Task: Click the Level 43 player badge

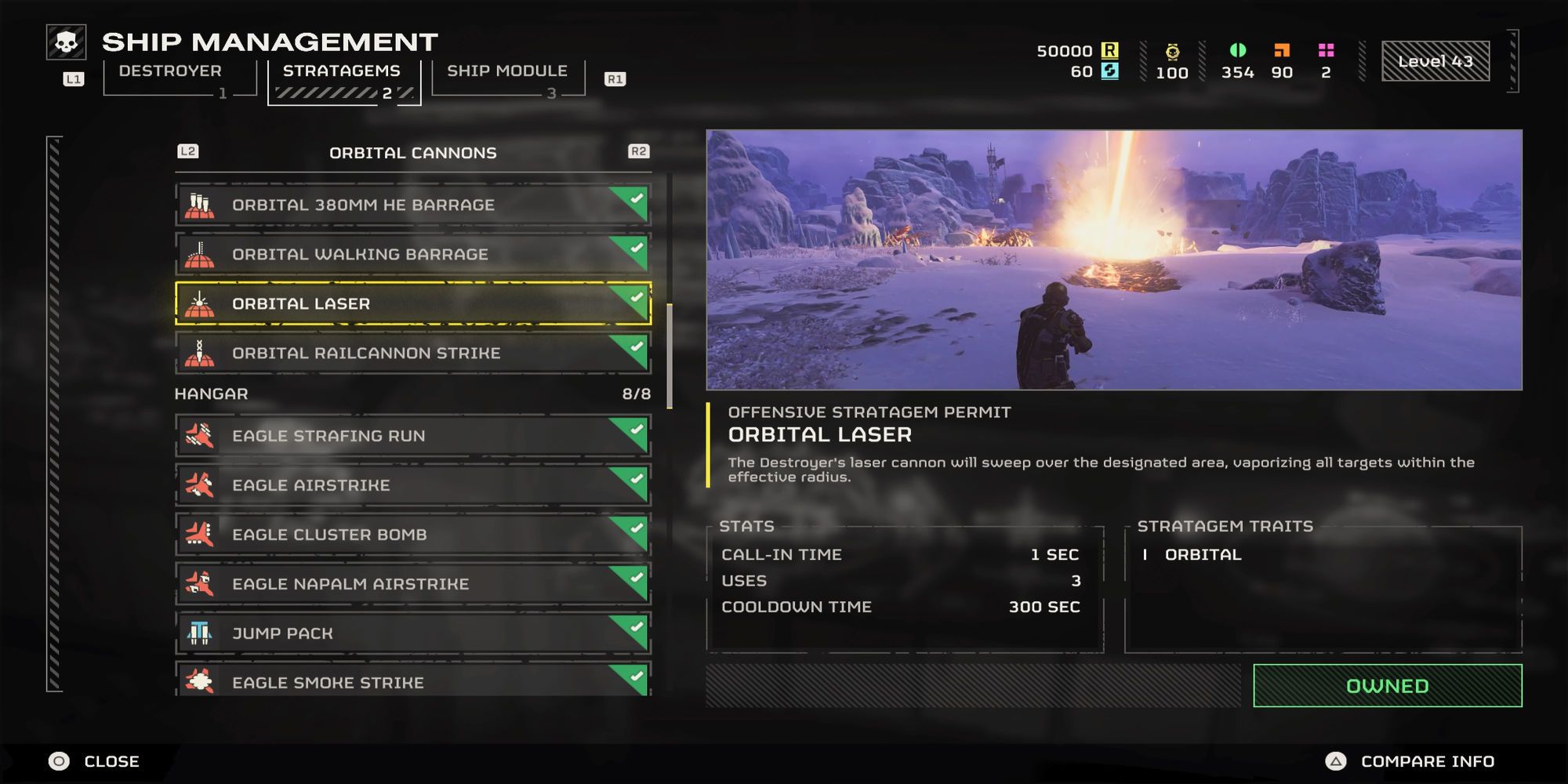Action: tap(1435, 61)
